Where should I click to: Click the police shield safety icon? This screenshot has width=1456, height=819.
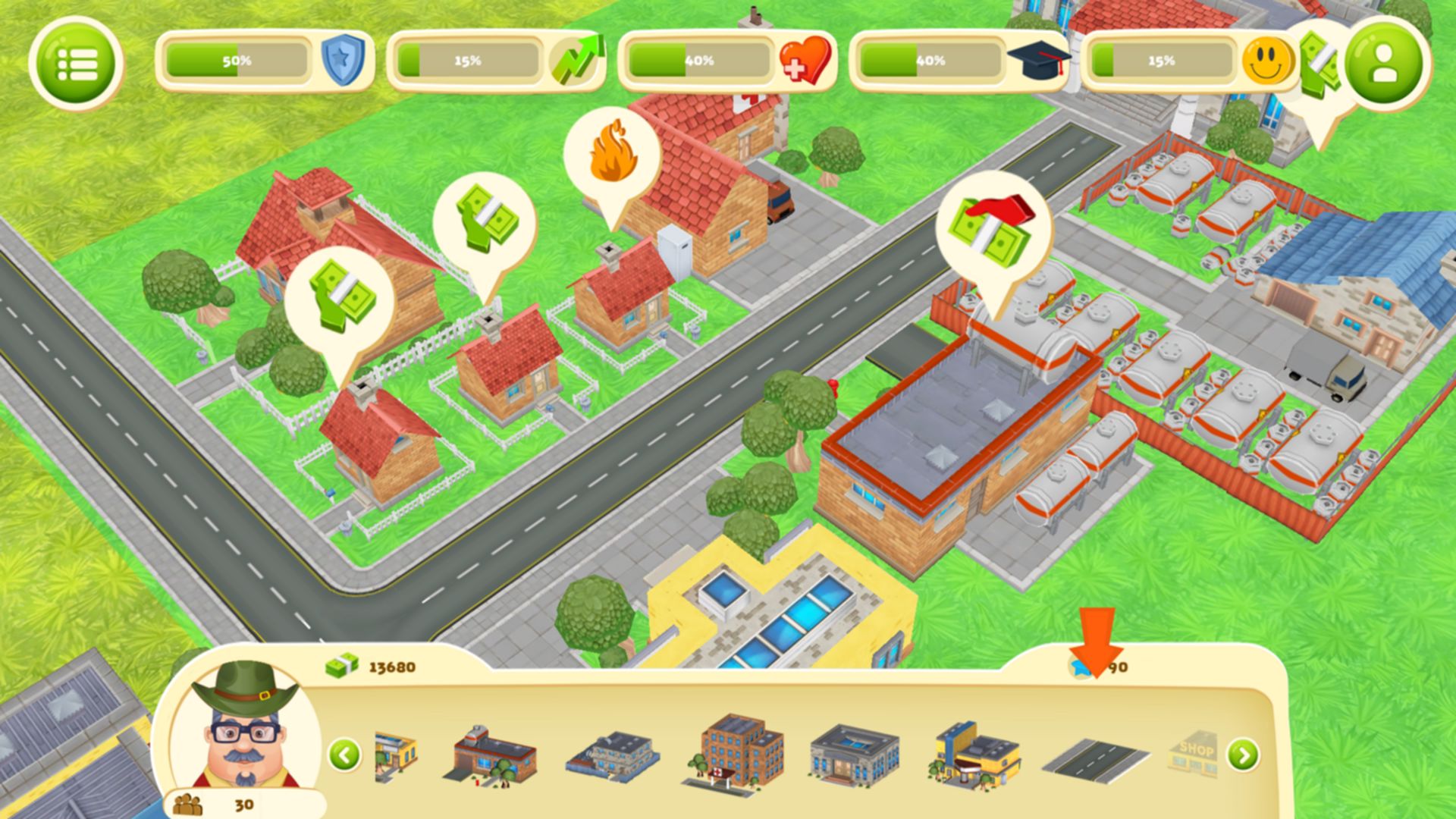click(x=343, y=61)
